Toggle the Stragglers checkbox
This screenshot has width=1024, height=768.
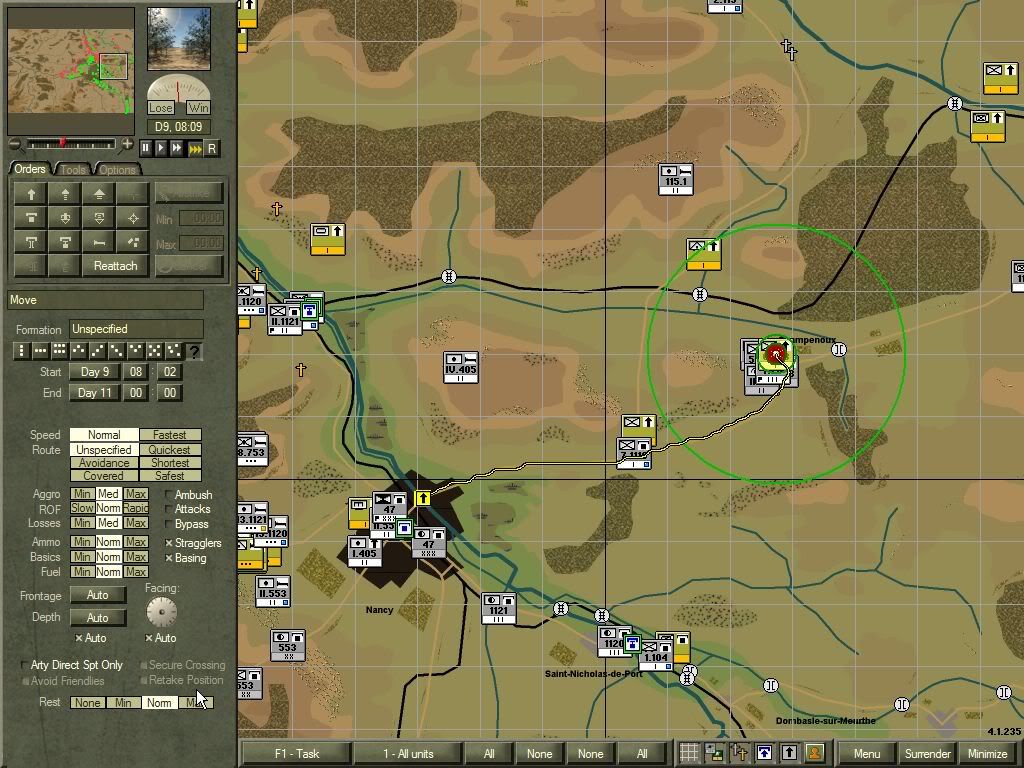coord(169,543)
